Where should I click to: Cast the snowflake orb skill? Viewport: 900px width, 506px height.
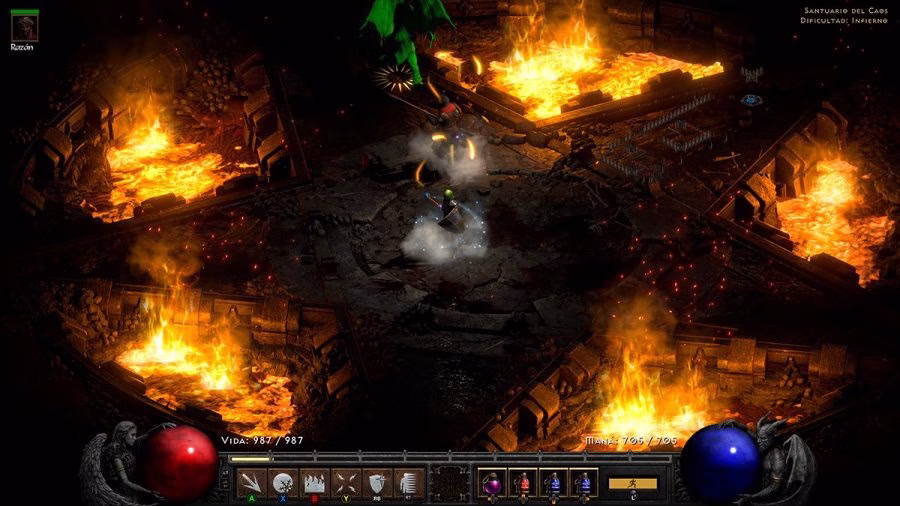(x=283, y=482)
